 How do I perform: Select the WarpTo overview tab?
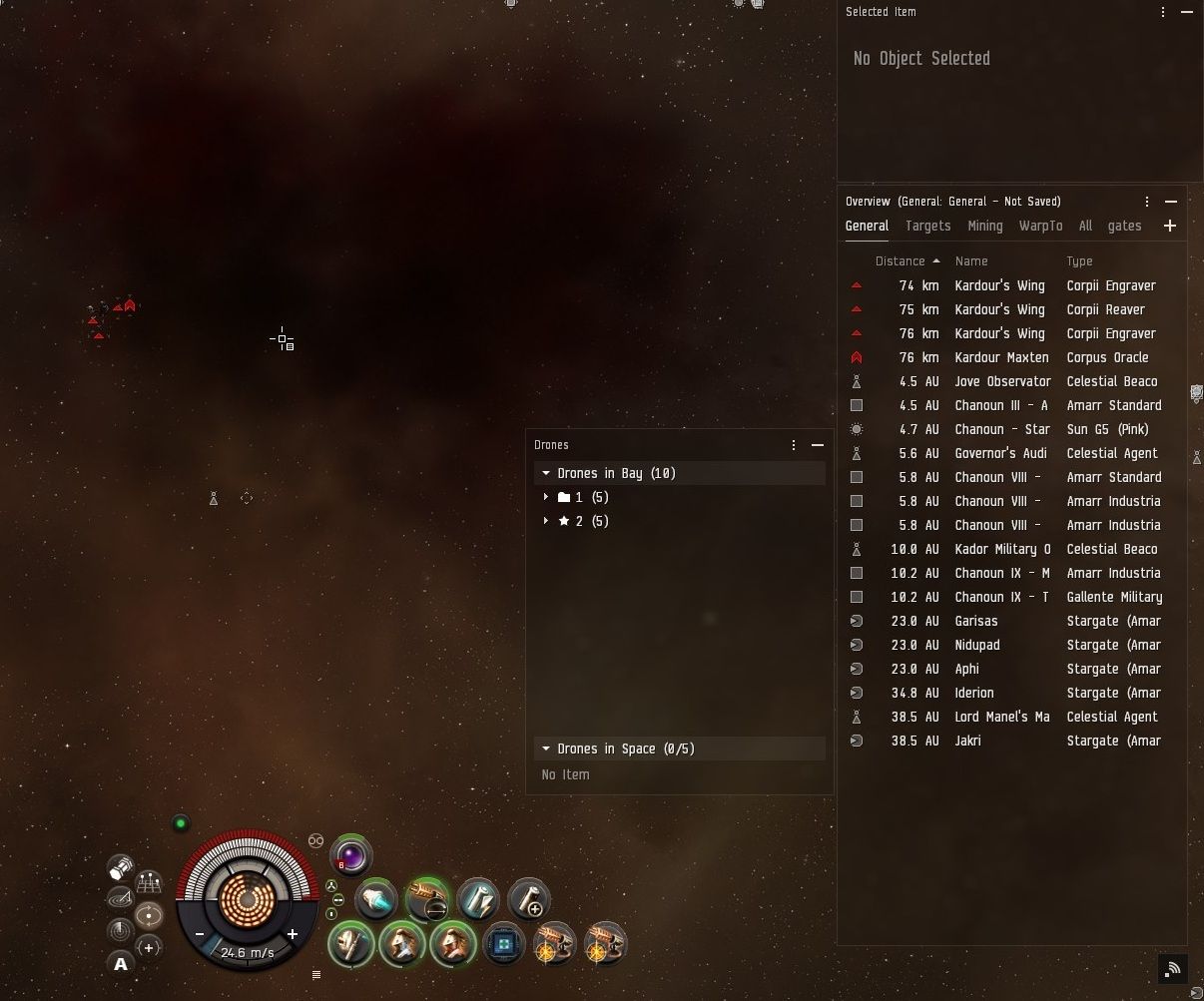[1040, 227]
